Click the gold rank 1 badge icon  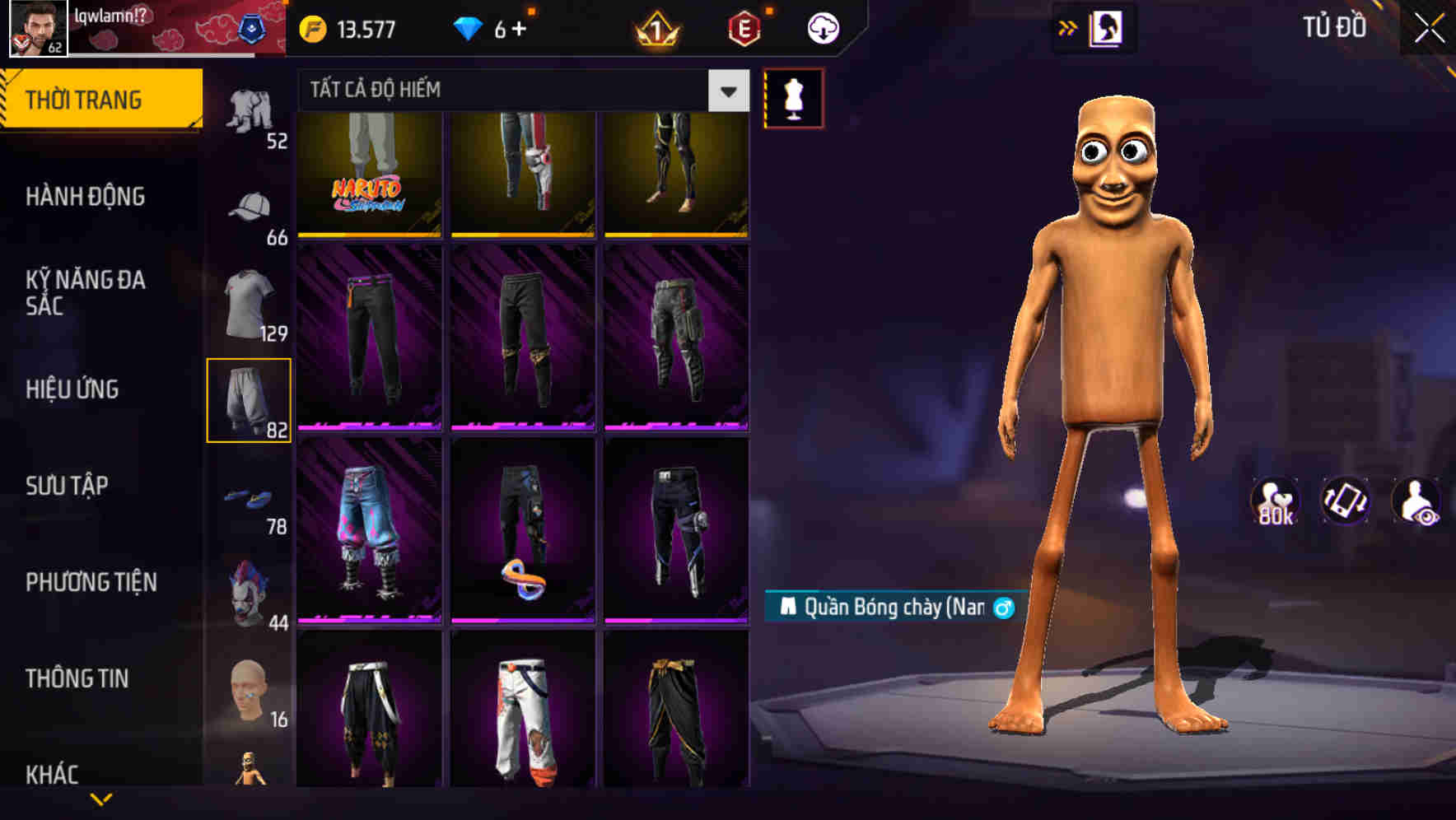(656, 27)
